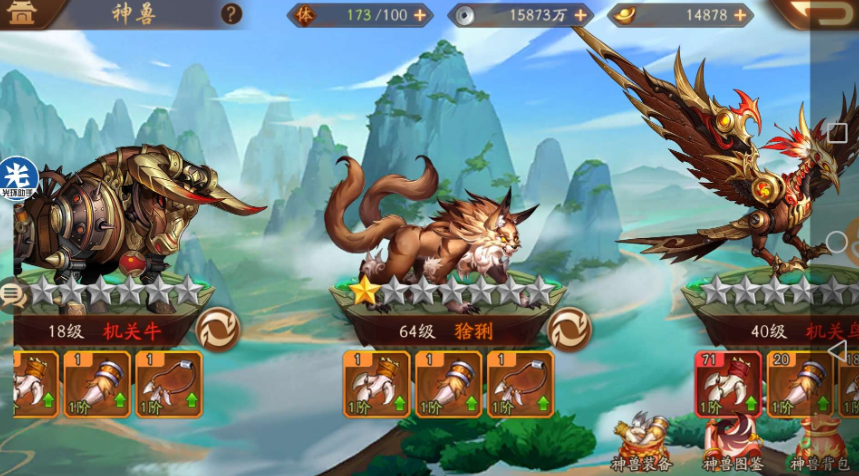Add stamina with the 体 plus button
The image size is (859, 476).
[419, 15]
